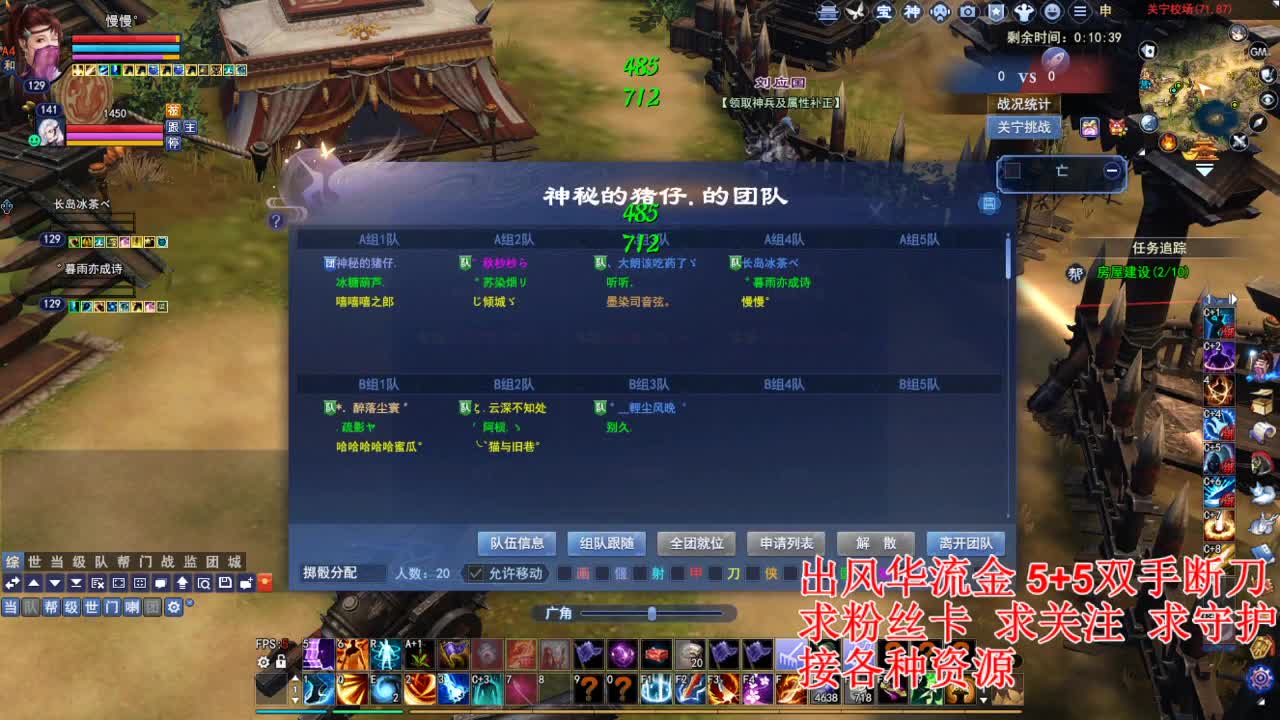The height and width of the screenshot is (720, 1280).
Task: Switch to the 团 chat tab
Action: coord(214,560)
